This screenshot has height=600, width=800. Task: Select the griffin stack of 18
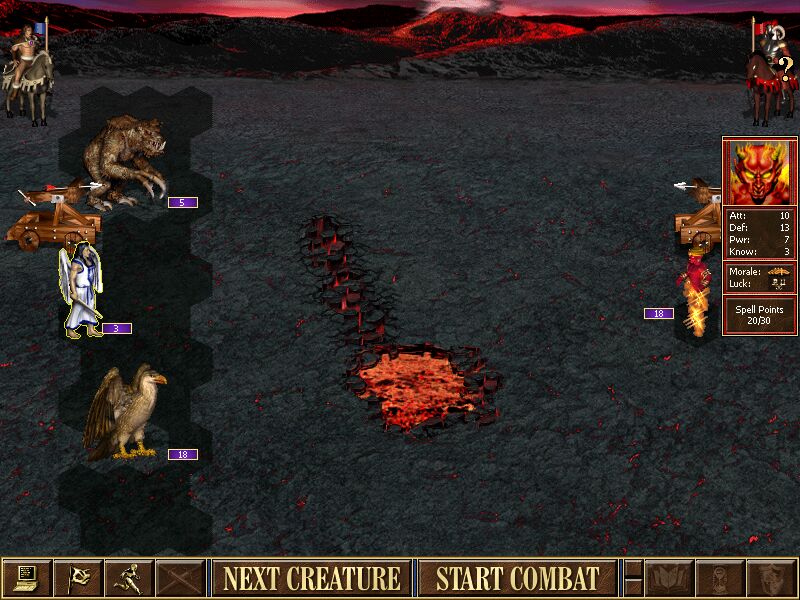pos(122,415)
